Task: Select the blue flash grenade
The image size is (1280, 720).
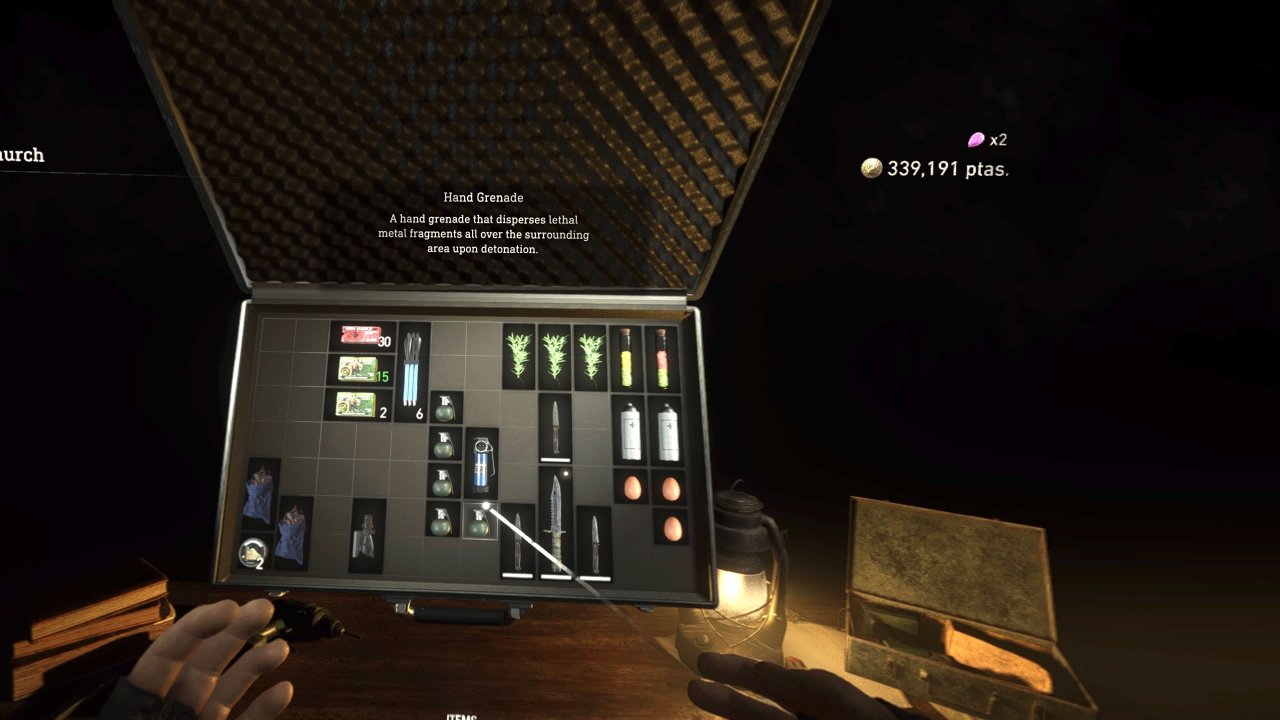Action: click(481, 463)
